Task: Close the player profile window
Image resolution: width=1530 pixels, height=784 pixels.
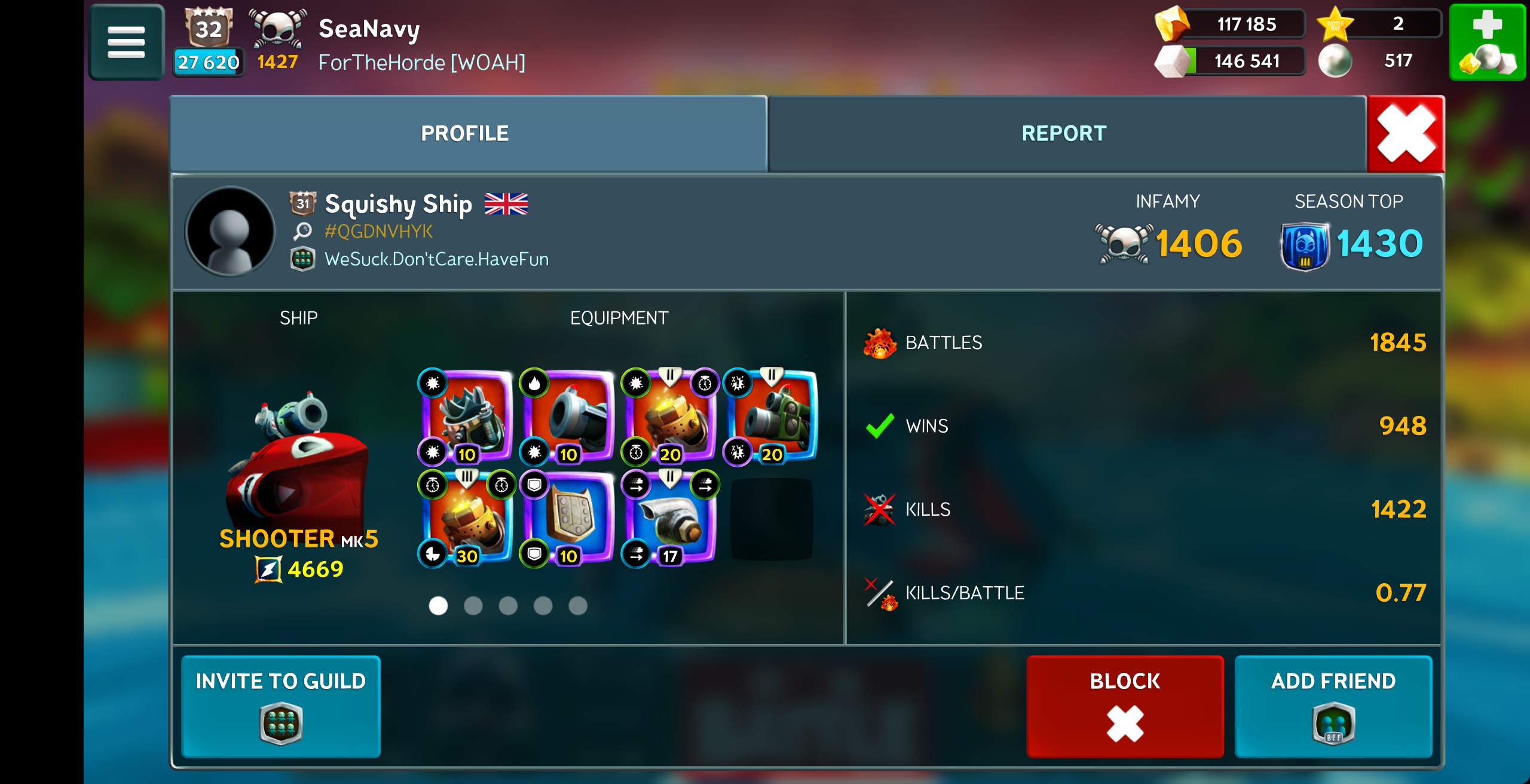Action: [1405, 134]
